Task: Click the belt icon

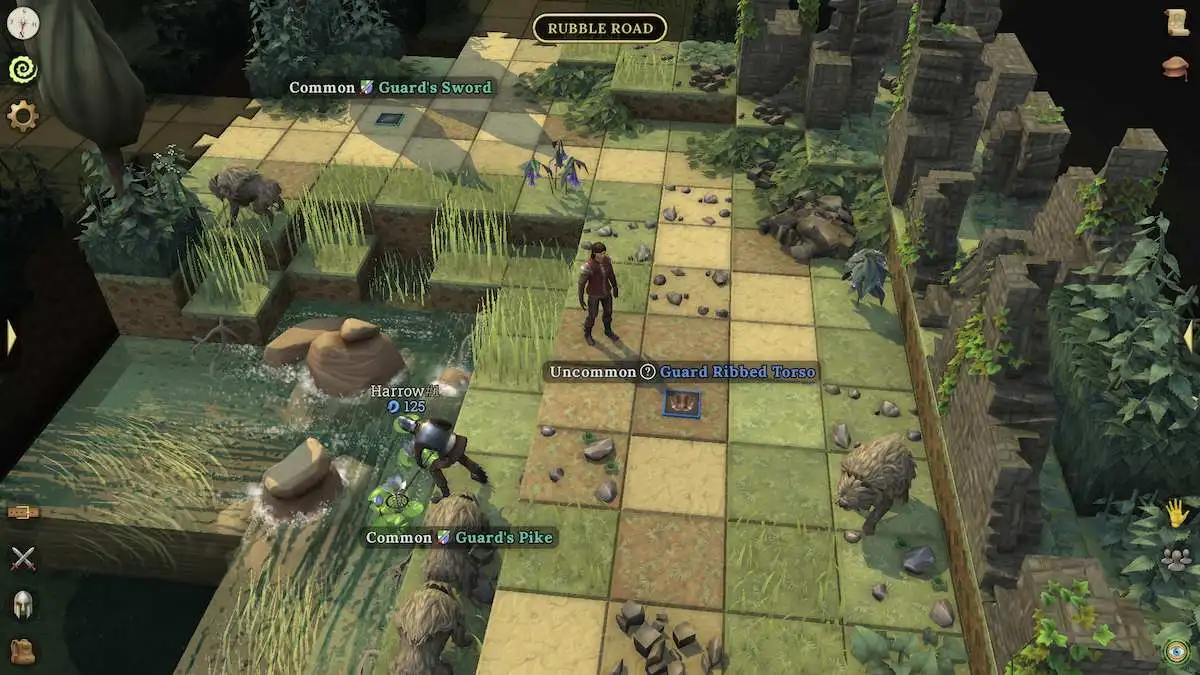Action: [x=22, y=512]
